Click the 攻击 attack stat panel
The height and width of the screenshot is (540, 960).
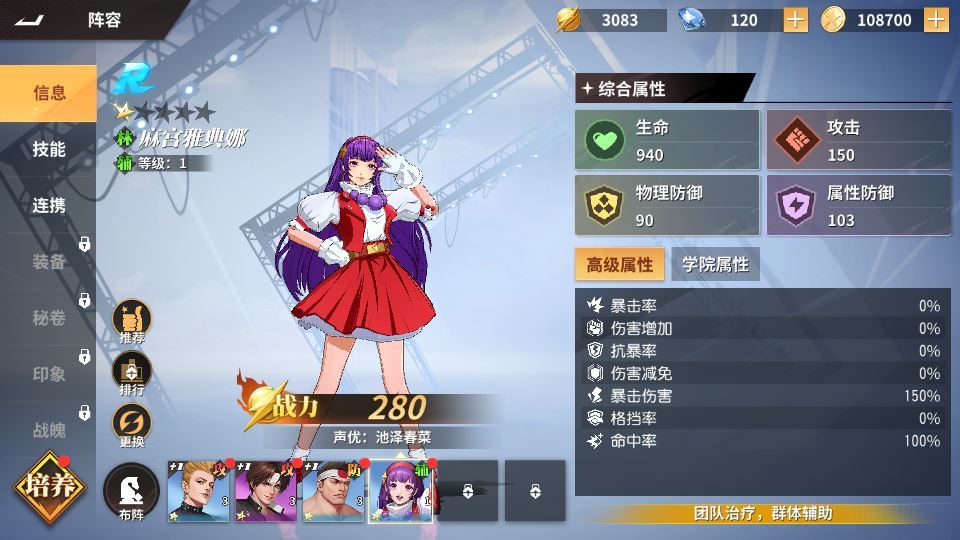coord(858,140)
